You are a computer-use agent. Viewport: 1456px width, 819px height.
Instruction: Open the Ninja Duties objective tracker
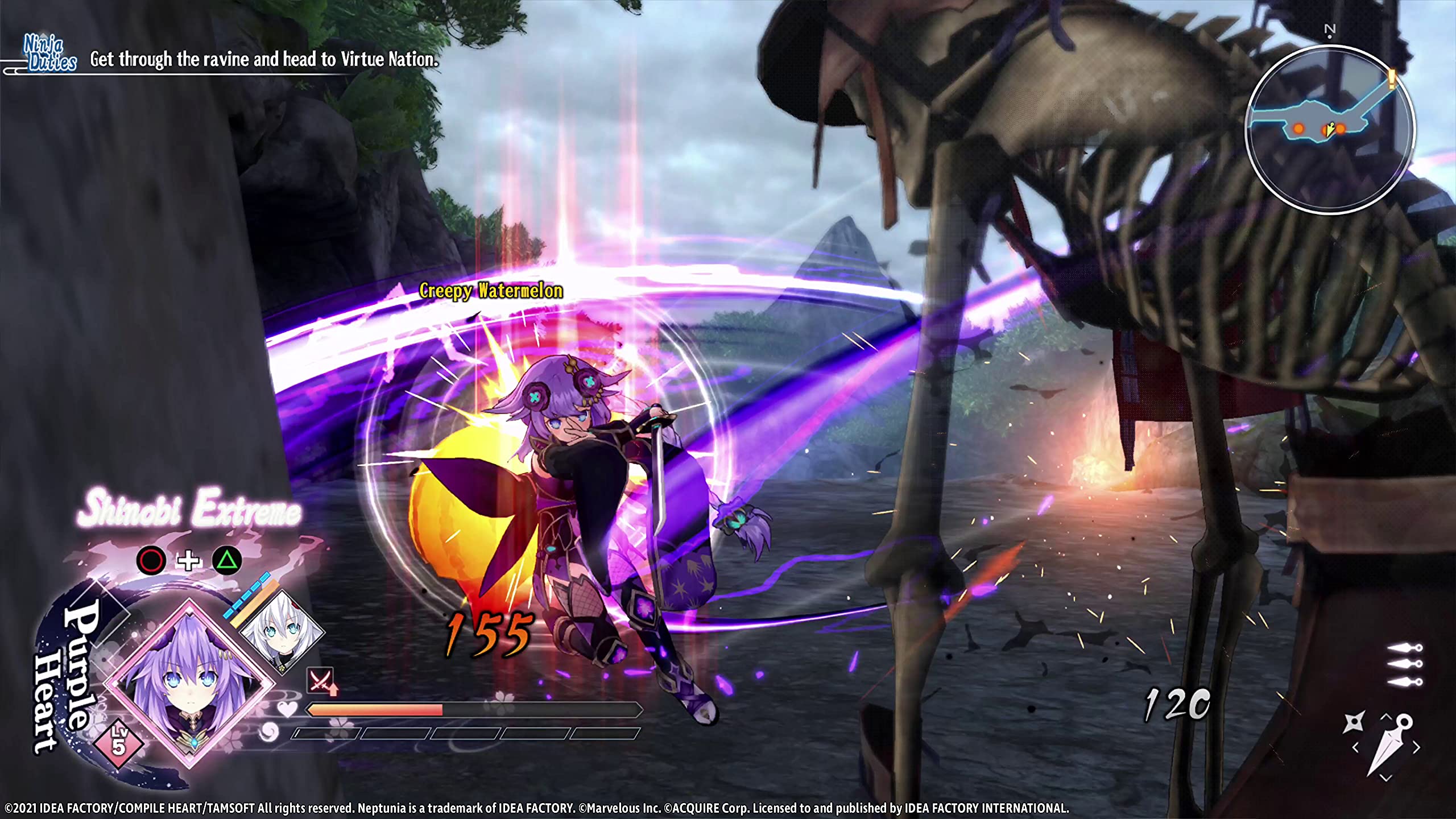click(50, 54)
